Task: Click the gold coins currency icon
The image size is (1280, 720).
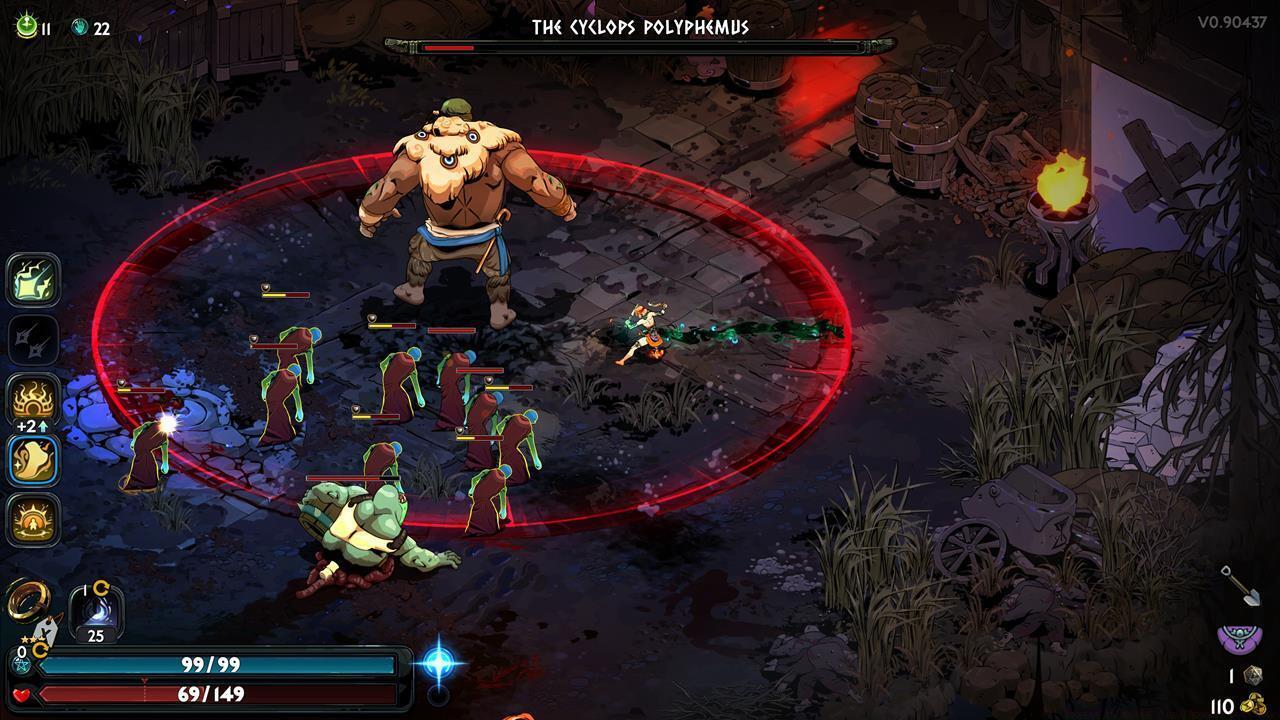Action: coord(1251,704)
